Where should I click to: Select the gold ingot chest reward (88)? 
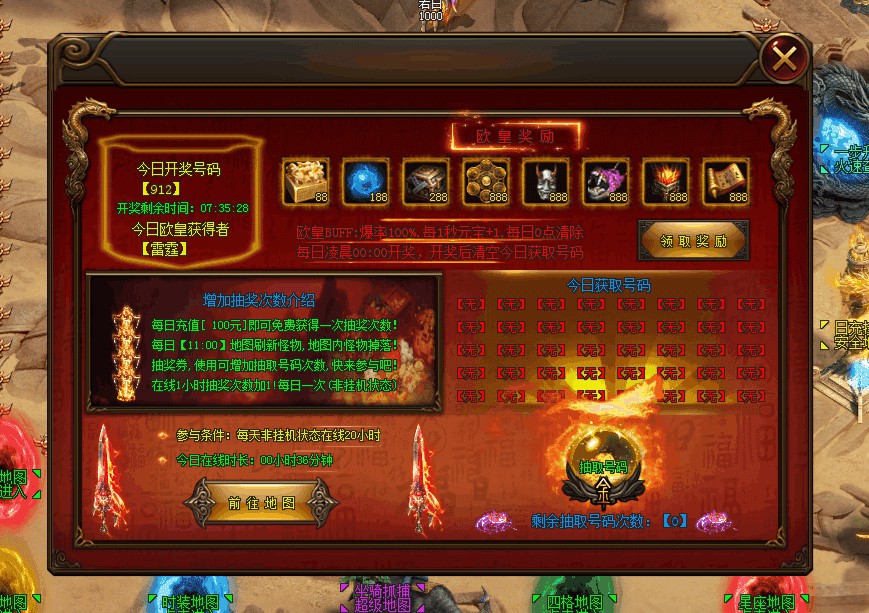[305, 181]
